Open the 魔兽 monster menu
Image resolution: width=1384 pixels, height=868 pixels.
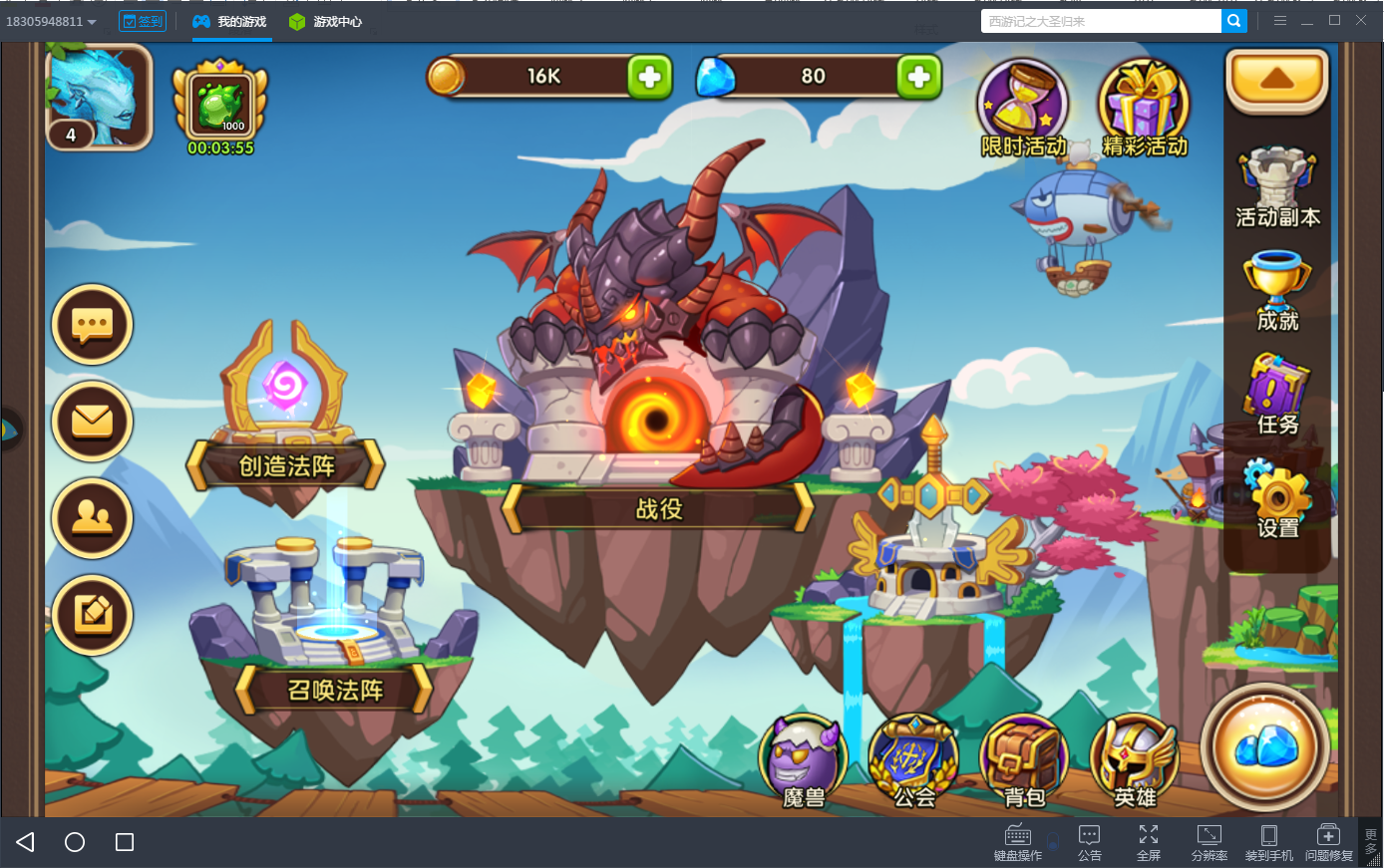pos(804,762)
